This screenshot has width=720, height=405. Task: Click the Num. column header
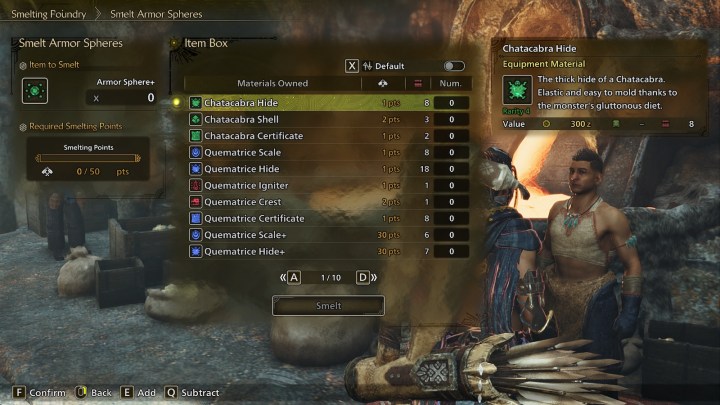[x=451, y=83]
